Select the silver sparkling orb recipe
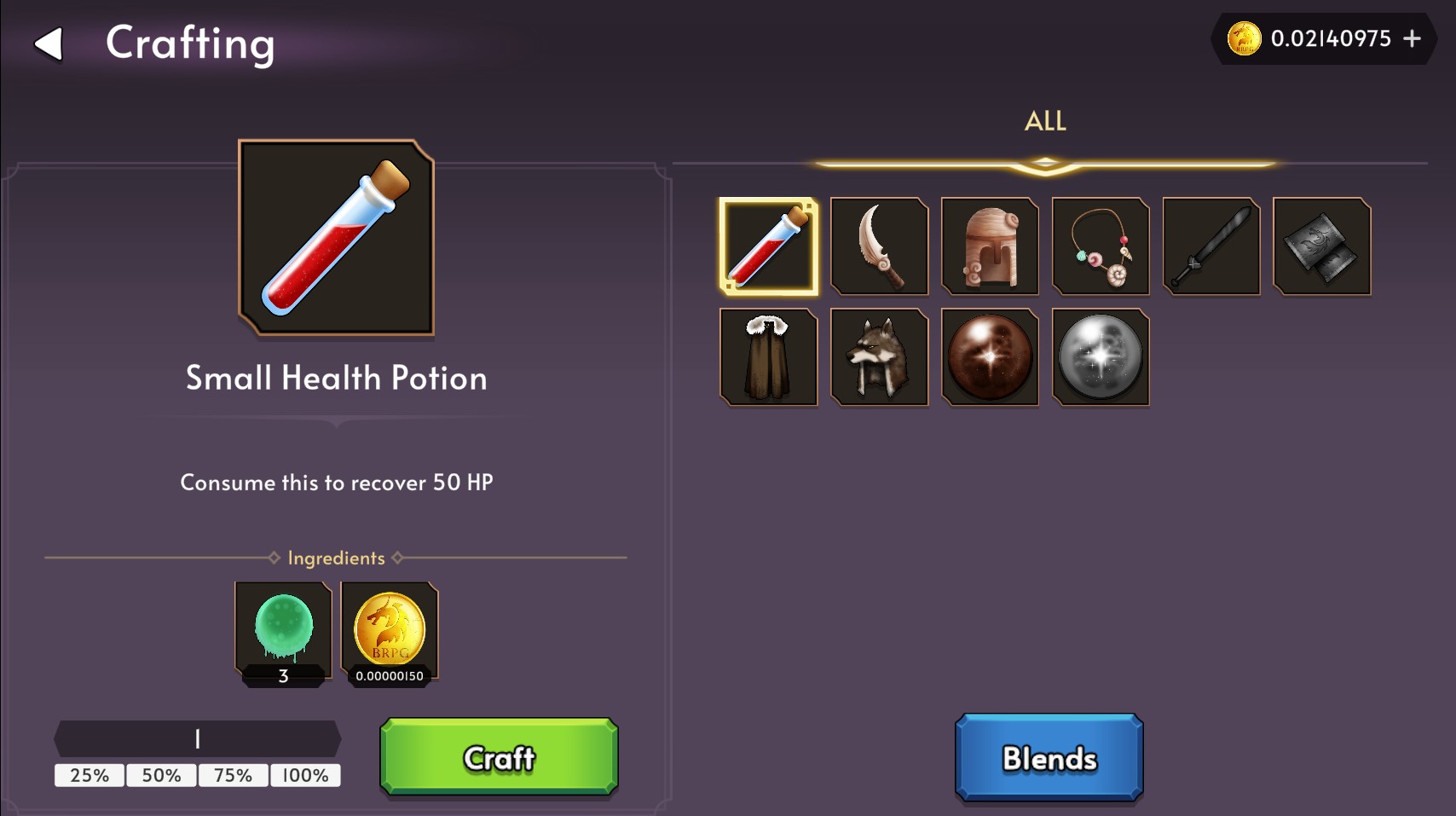The image size is (1456, 816). tap(1101, 357)
